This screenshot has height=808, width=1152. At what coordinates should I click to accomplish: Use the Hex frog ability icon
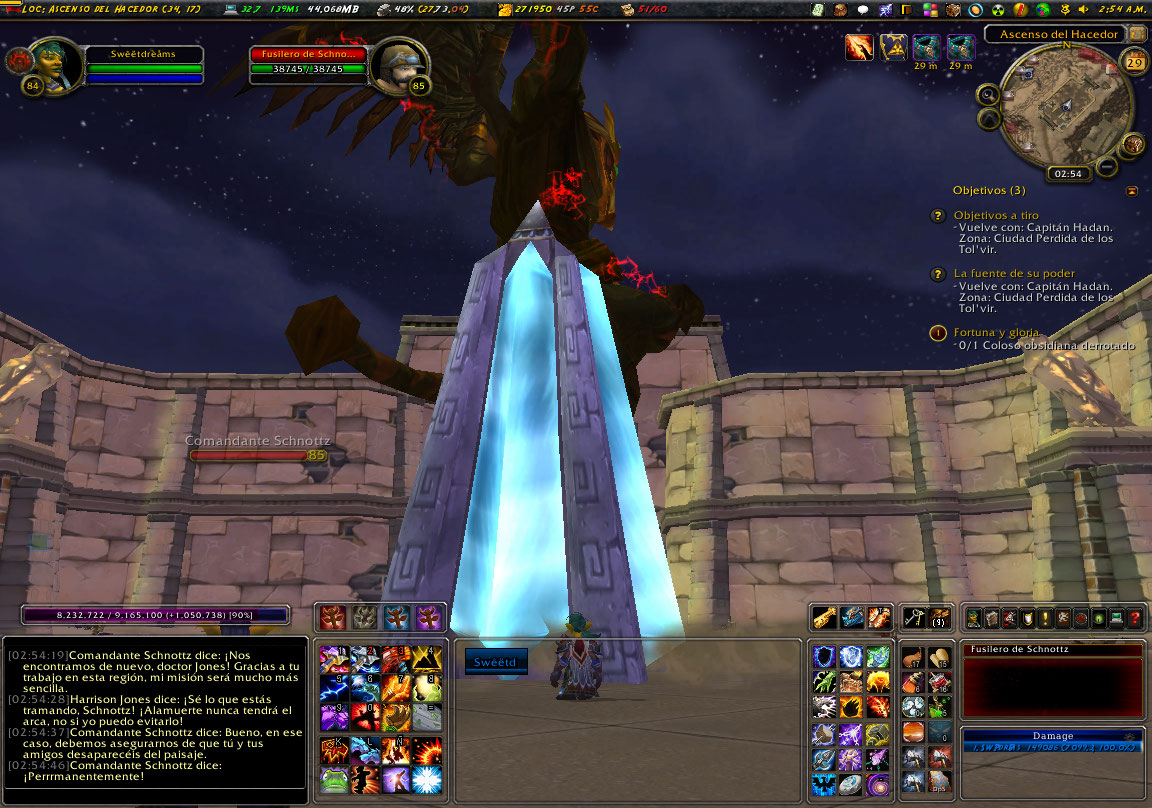coord(333,780)
